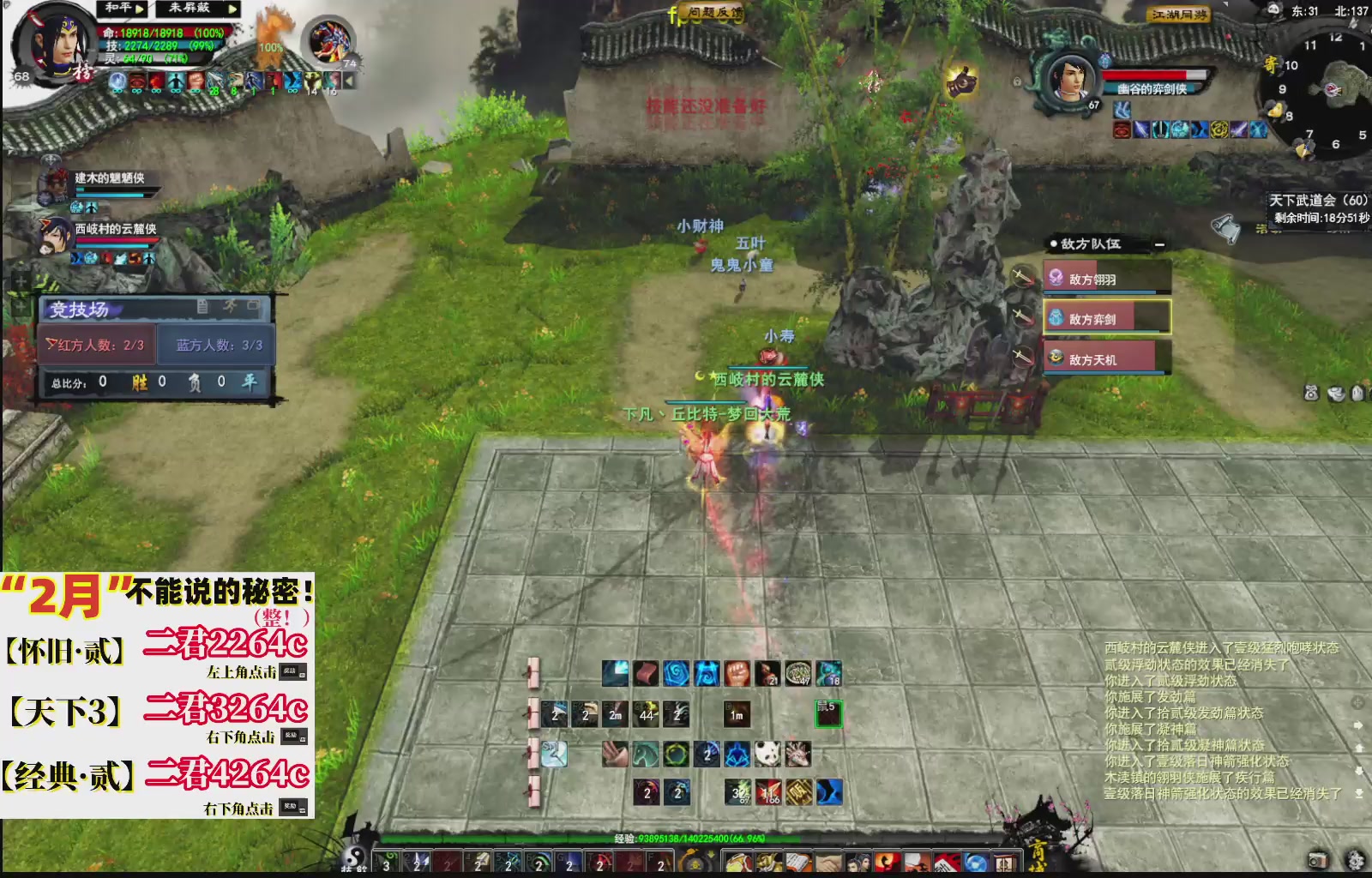1372x878 pixels.
Task: Click the coin stack icon near the right edge
Action: pos(1336,394)
